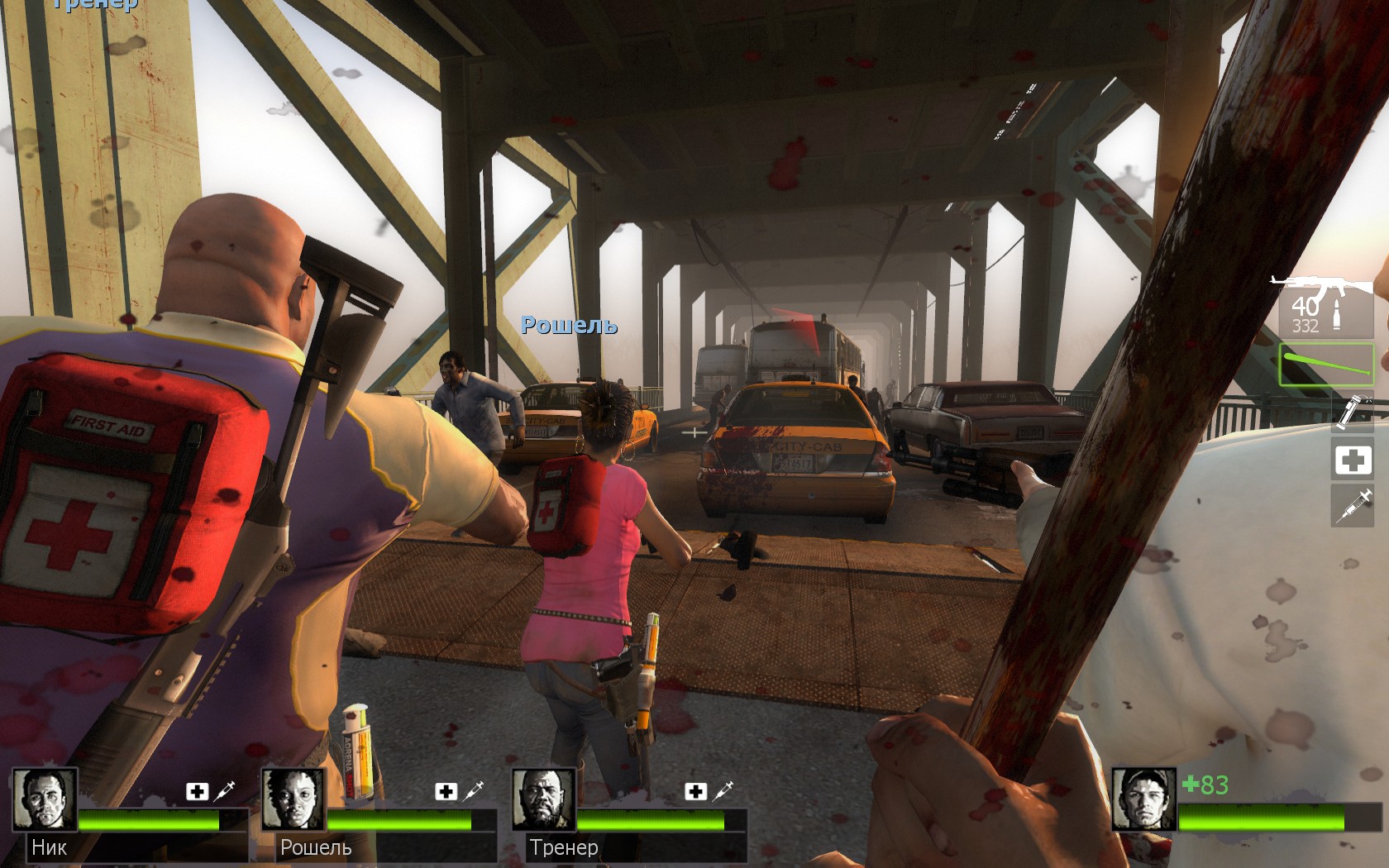The image size is (1389, 868).
Task: Click the floating Рошель name label
Action: tap(569, 326)
